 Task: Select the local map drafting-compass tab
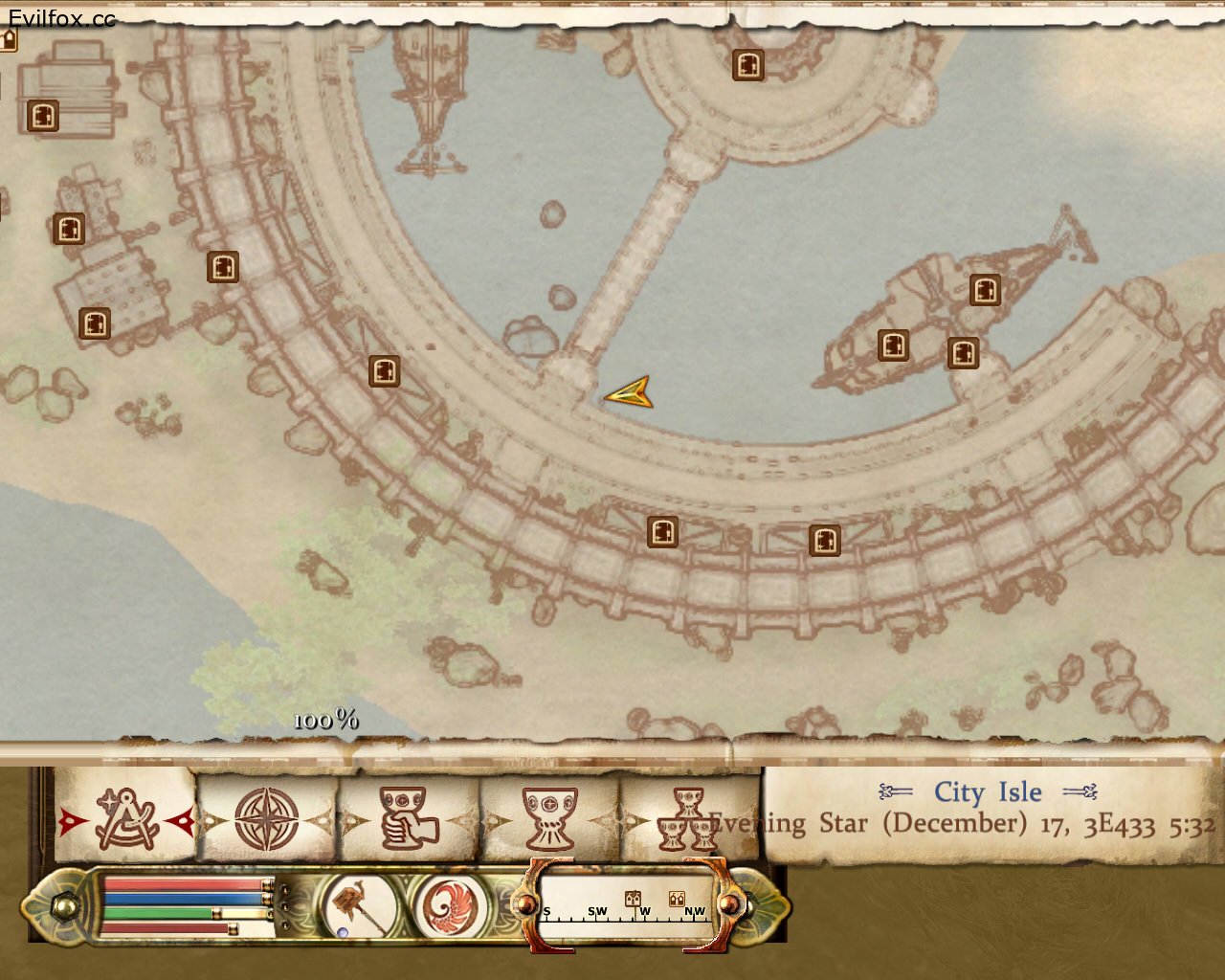click(x=127, y=819)
